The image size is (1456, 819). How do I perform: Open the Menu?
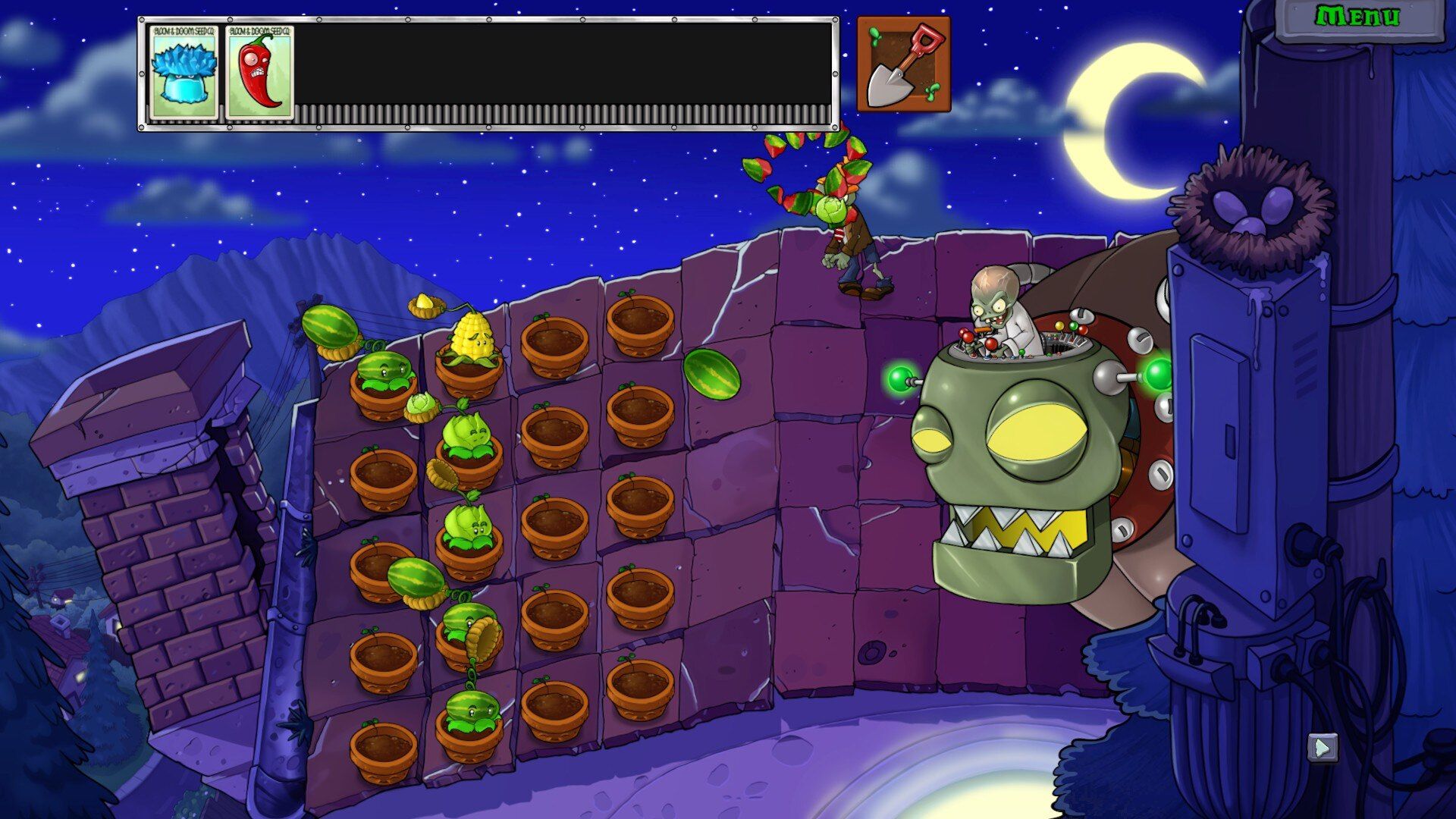coord(1357,18)
